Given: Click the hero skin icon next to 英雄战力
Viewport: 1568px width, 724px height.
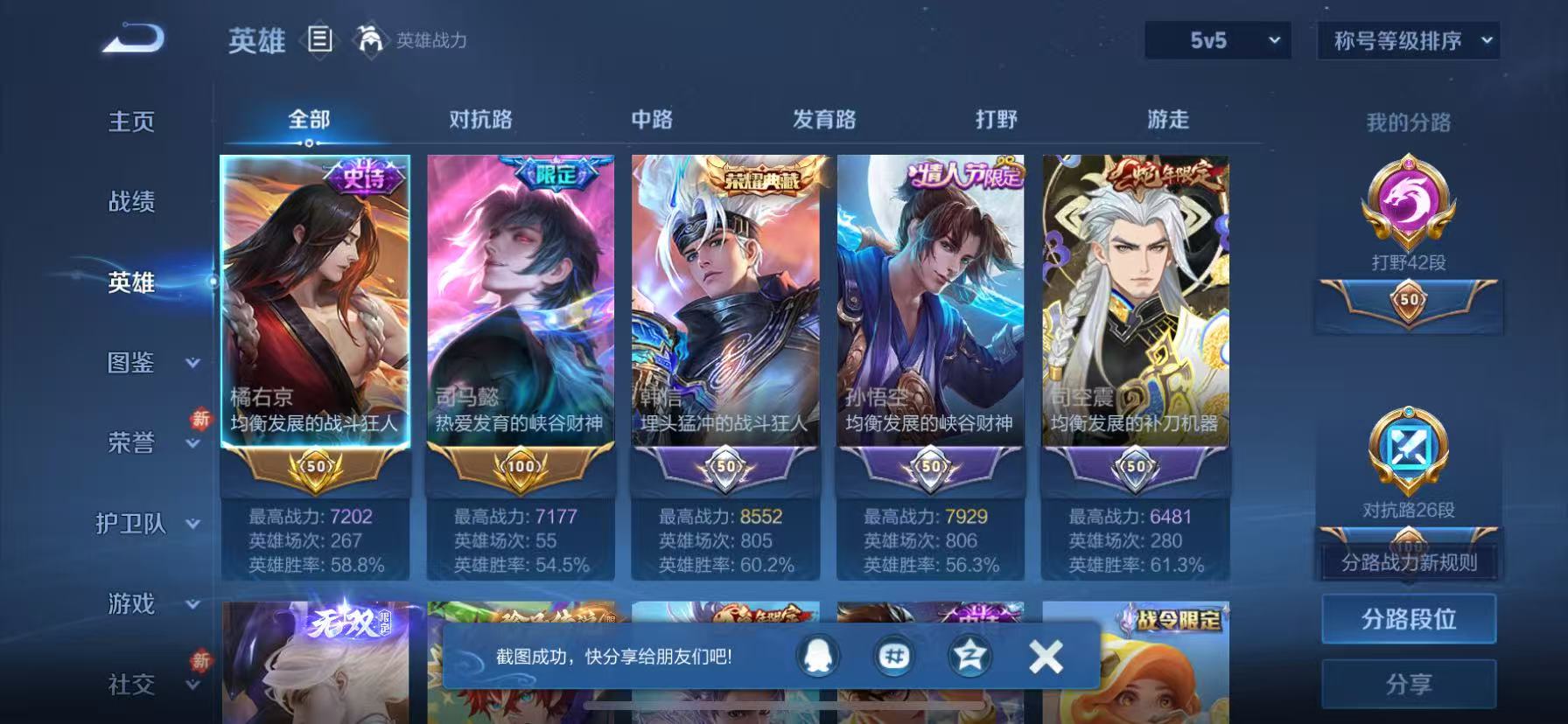Looking at the screenshot, I should pos(371,40).
